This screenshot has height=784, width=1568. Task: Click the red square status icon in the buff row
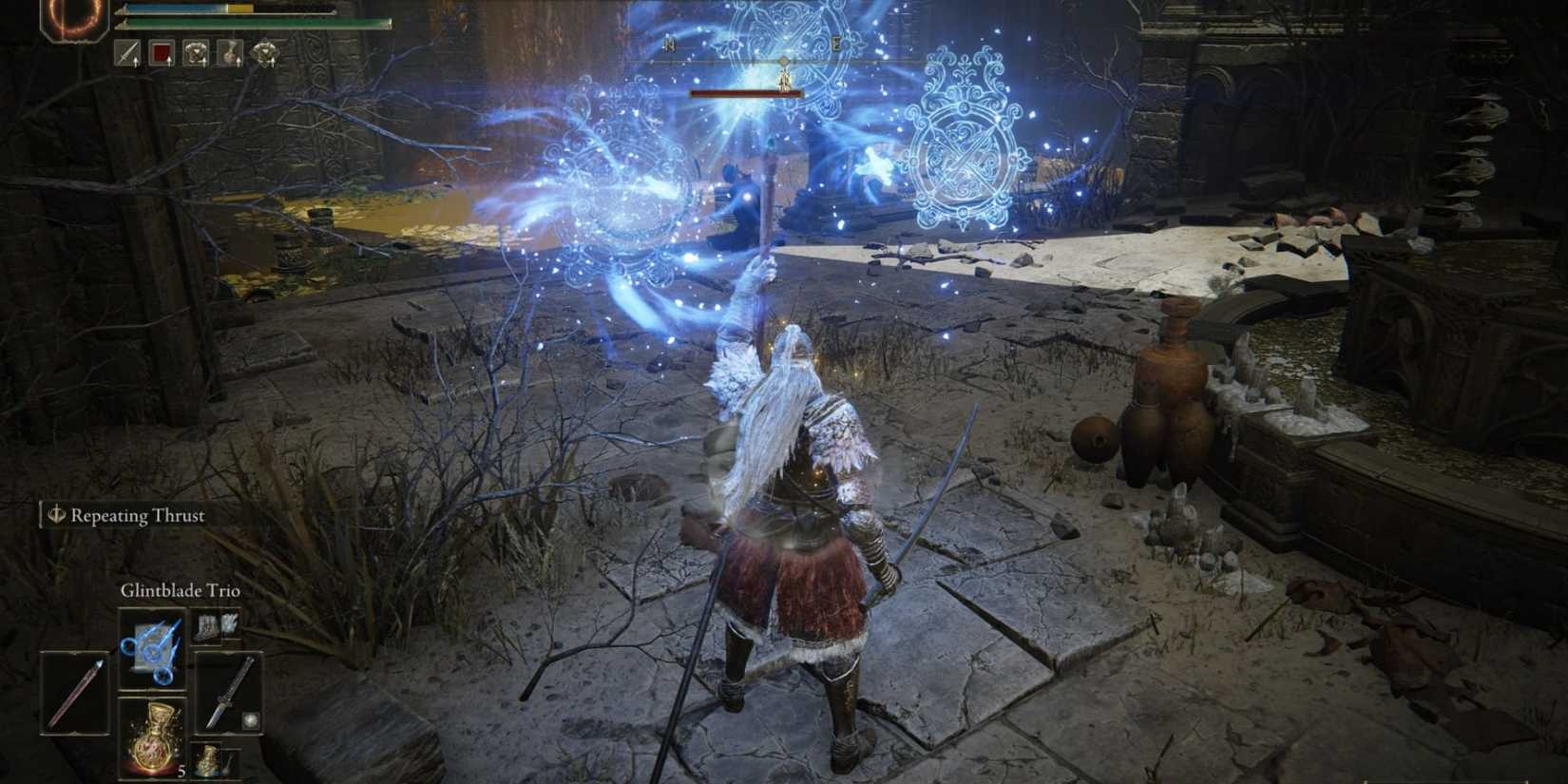point(163,53)
